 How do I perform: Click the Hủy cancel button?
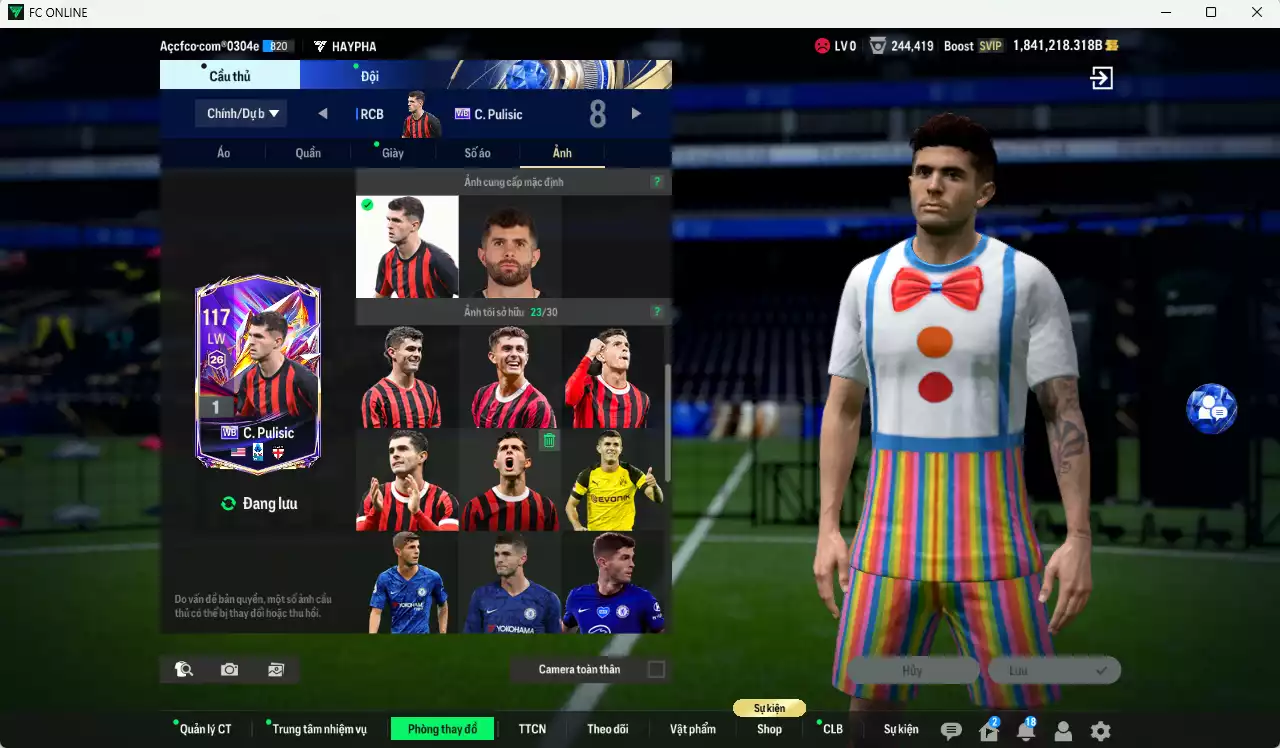pos(912,671)
